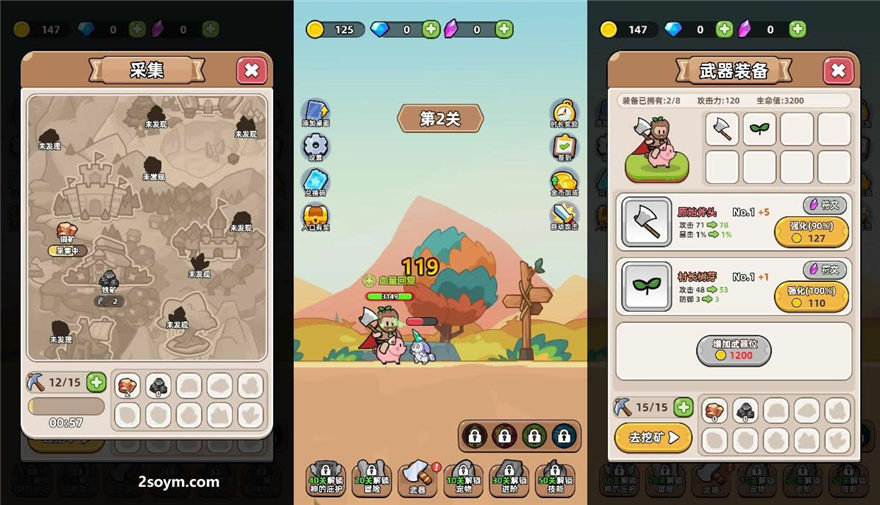Open the 武器 weapon tab with axe
Image resolution: width=880 pixels, height=505 pixels.
pos(418,479)
